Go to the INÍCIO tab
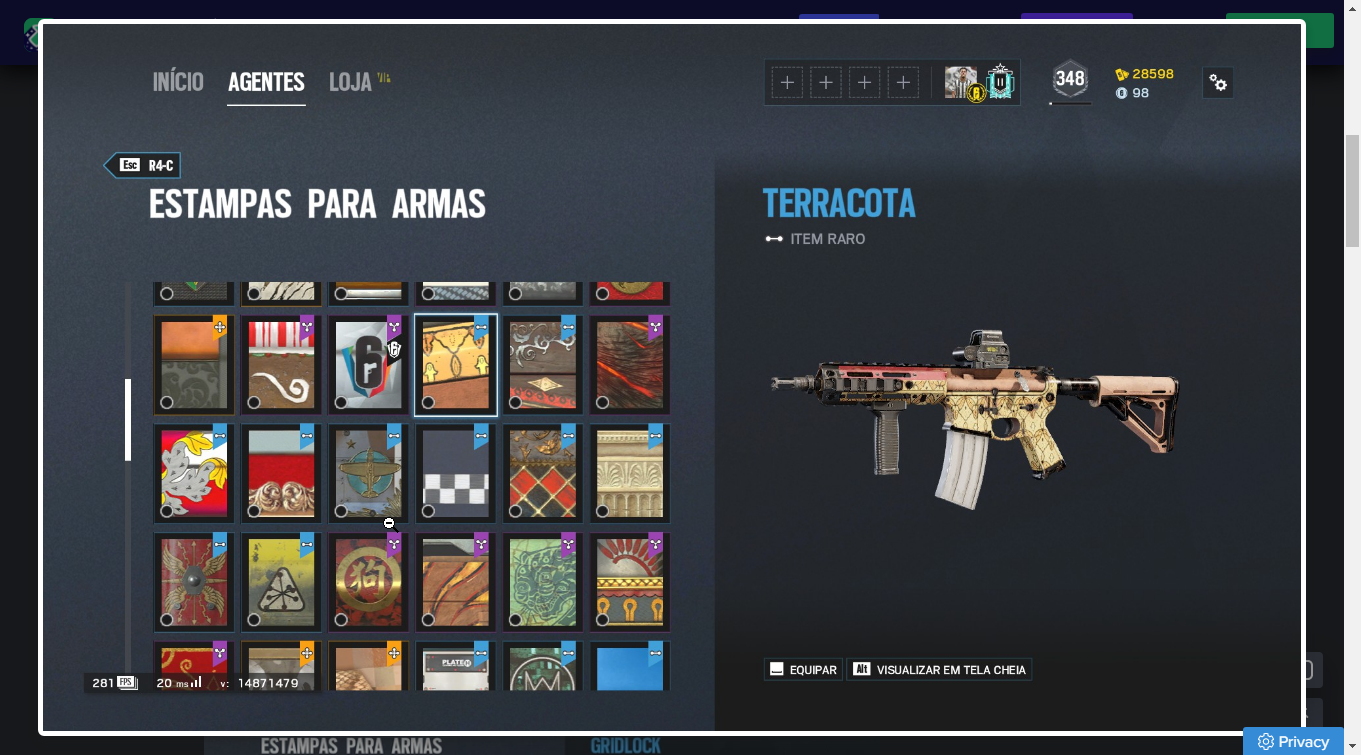1361x755 pixels. click(x=178, y=82)
